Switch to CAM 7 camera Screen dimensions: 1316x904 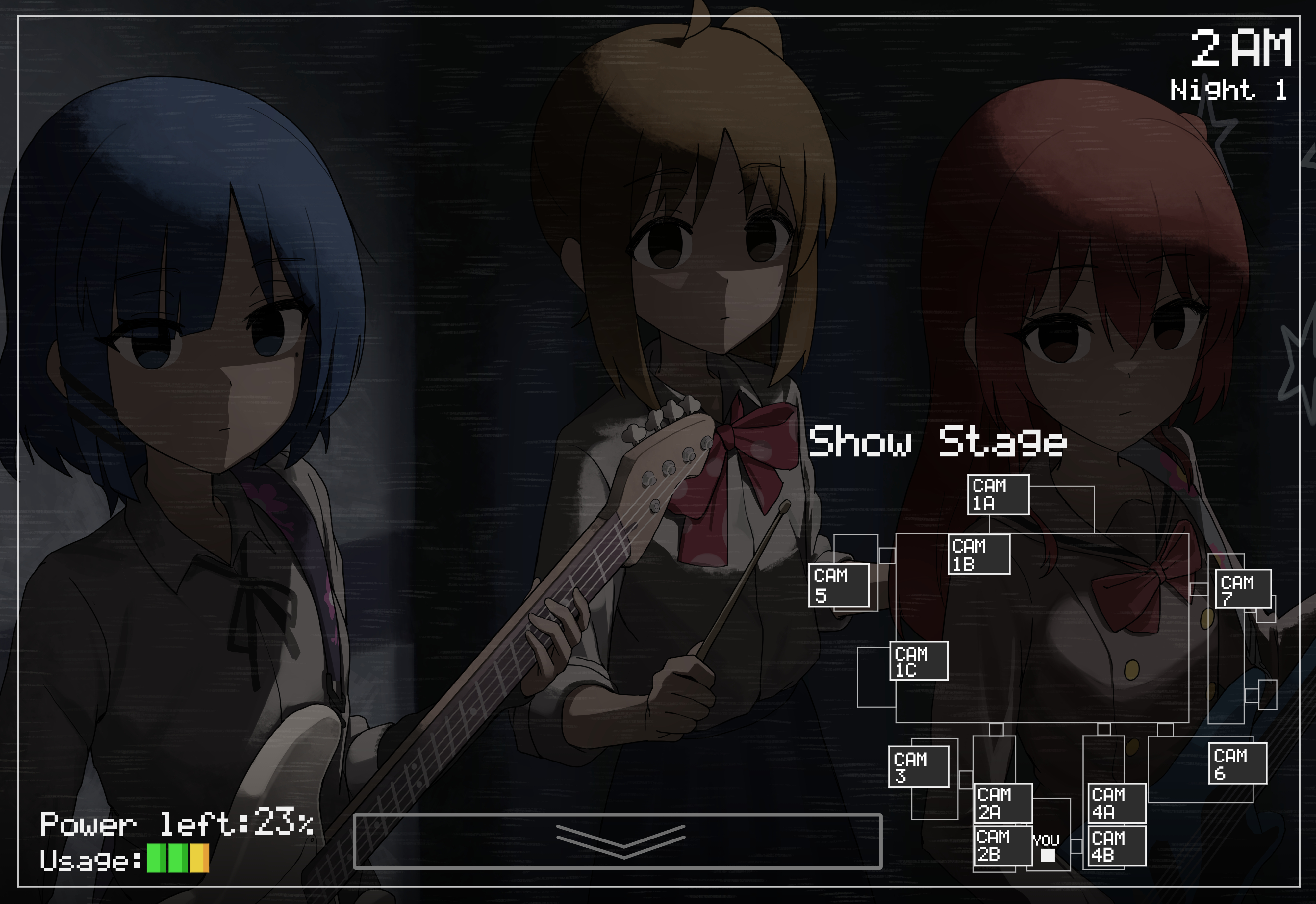click(1244, 589)
